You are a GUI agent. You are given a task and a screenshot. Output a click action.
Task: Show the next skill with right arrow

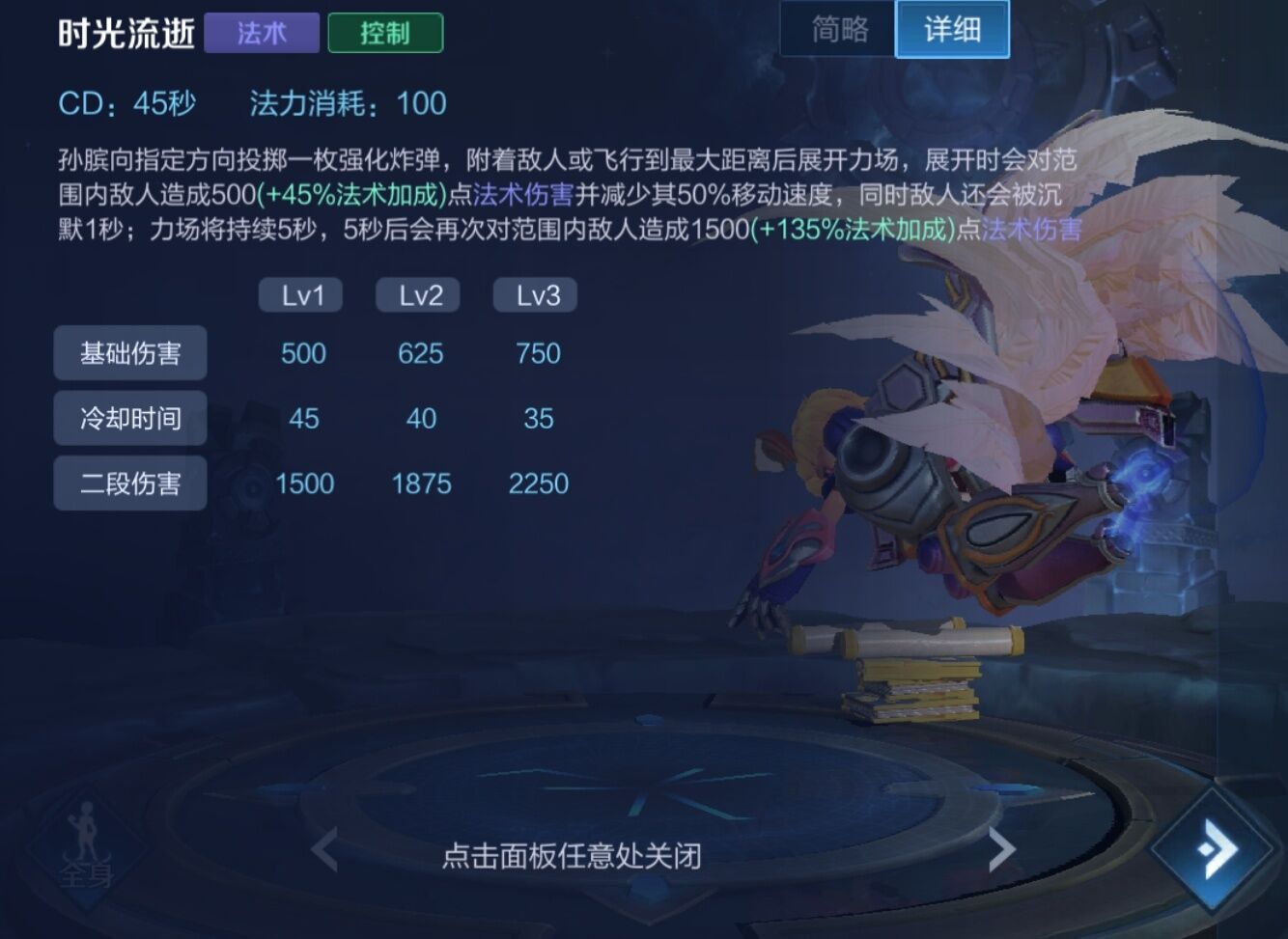click(x=1001, y=850)
